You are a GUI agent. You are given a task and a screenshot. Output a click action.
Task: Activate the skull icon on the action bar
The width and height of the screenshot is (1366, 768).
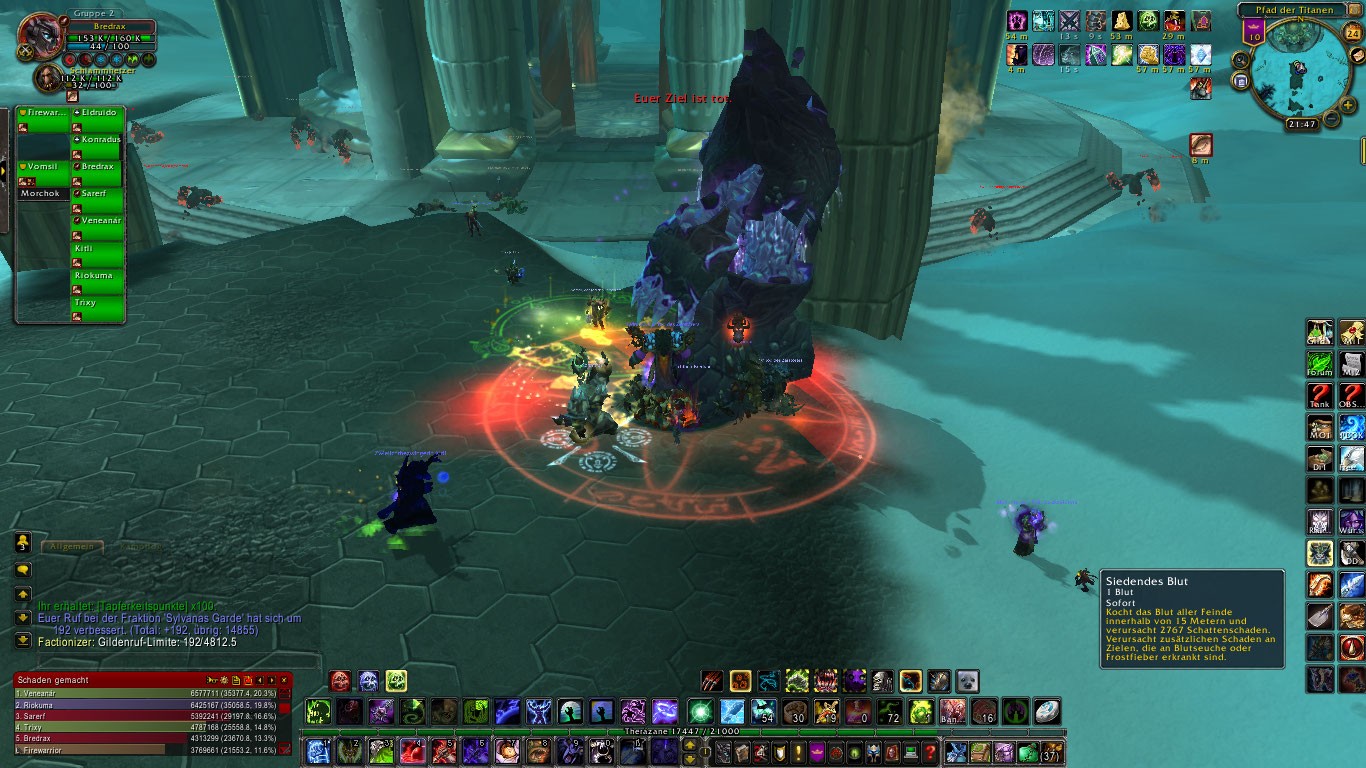pos(881,682)
